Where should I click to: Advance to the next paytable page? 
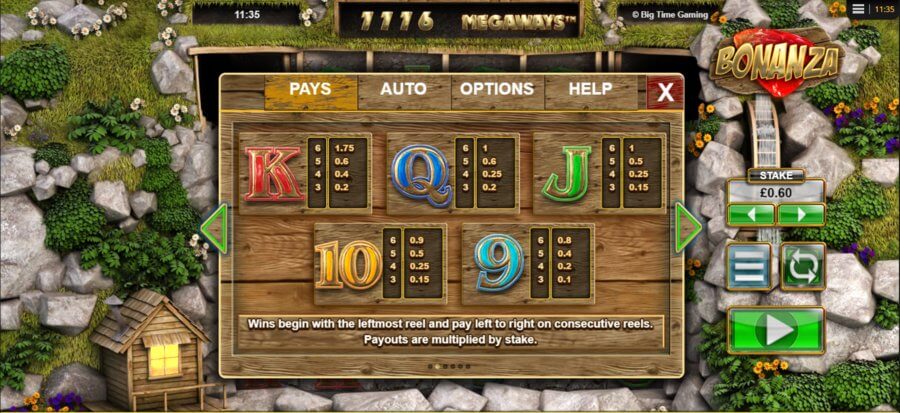tap(688, 228)
